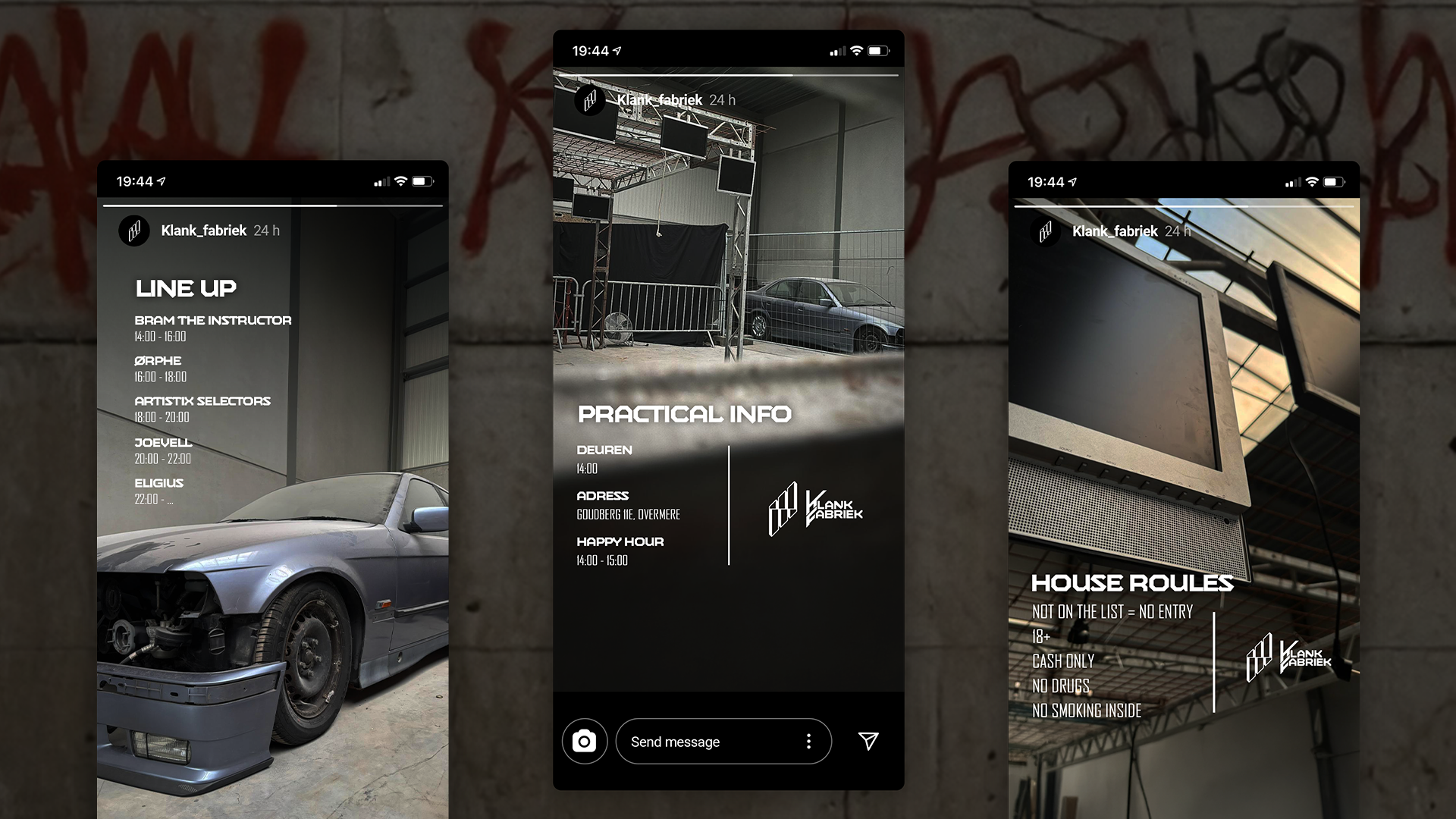Open the three-dot options in the message bar
The width and height of the screenshot is (1456, 819).
[808, 741]
